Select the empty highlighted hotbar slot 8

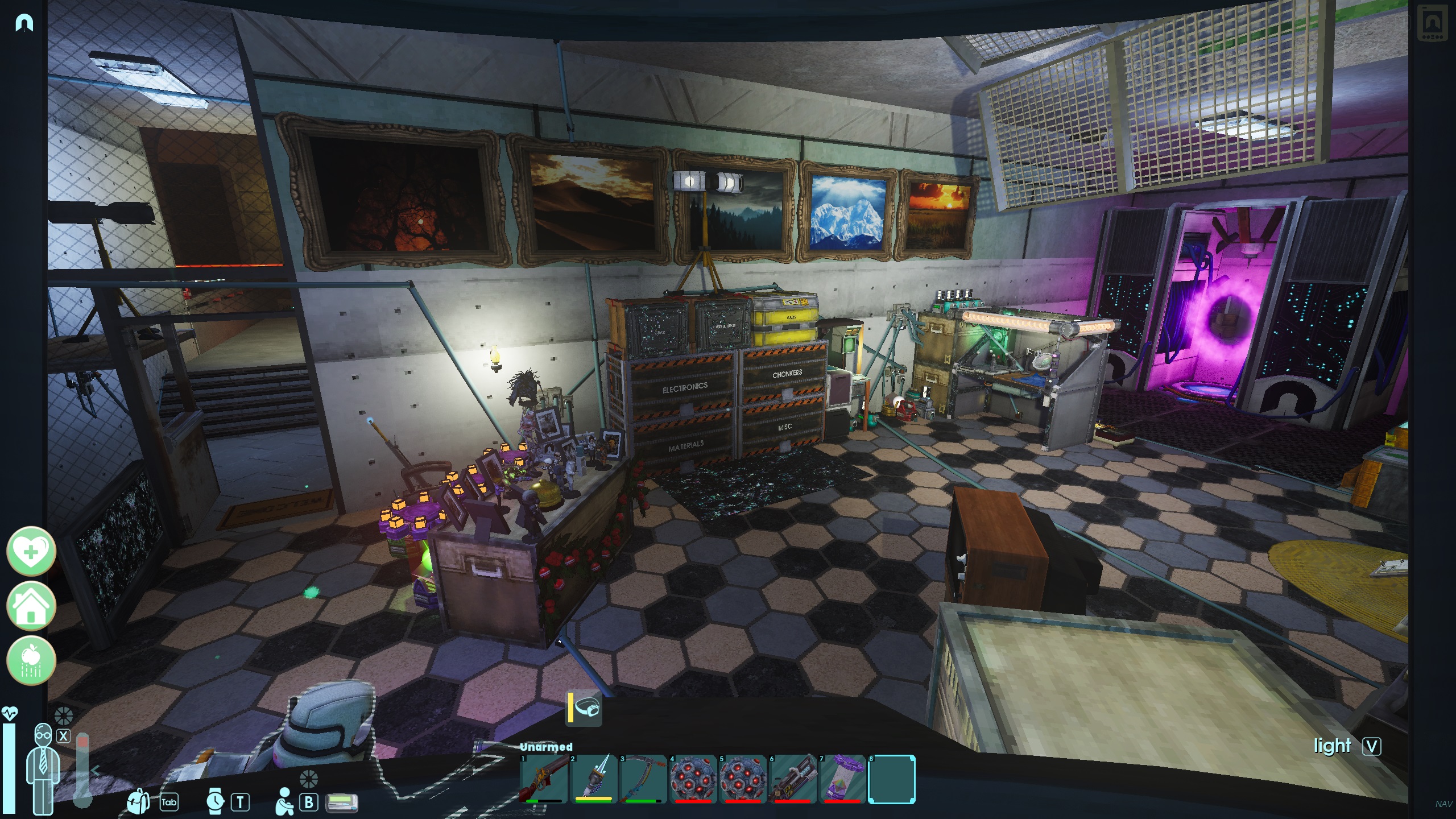(x=891, y=778)
